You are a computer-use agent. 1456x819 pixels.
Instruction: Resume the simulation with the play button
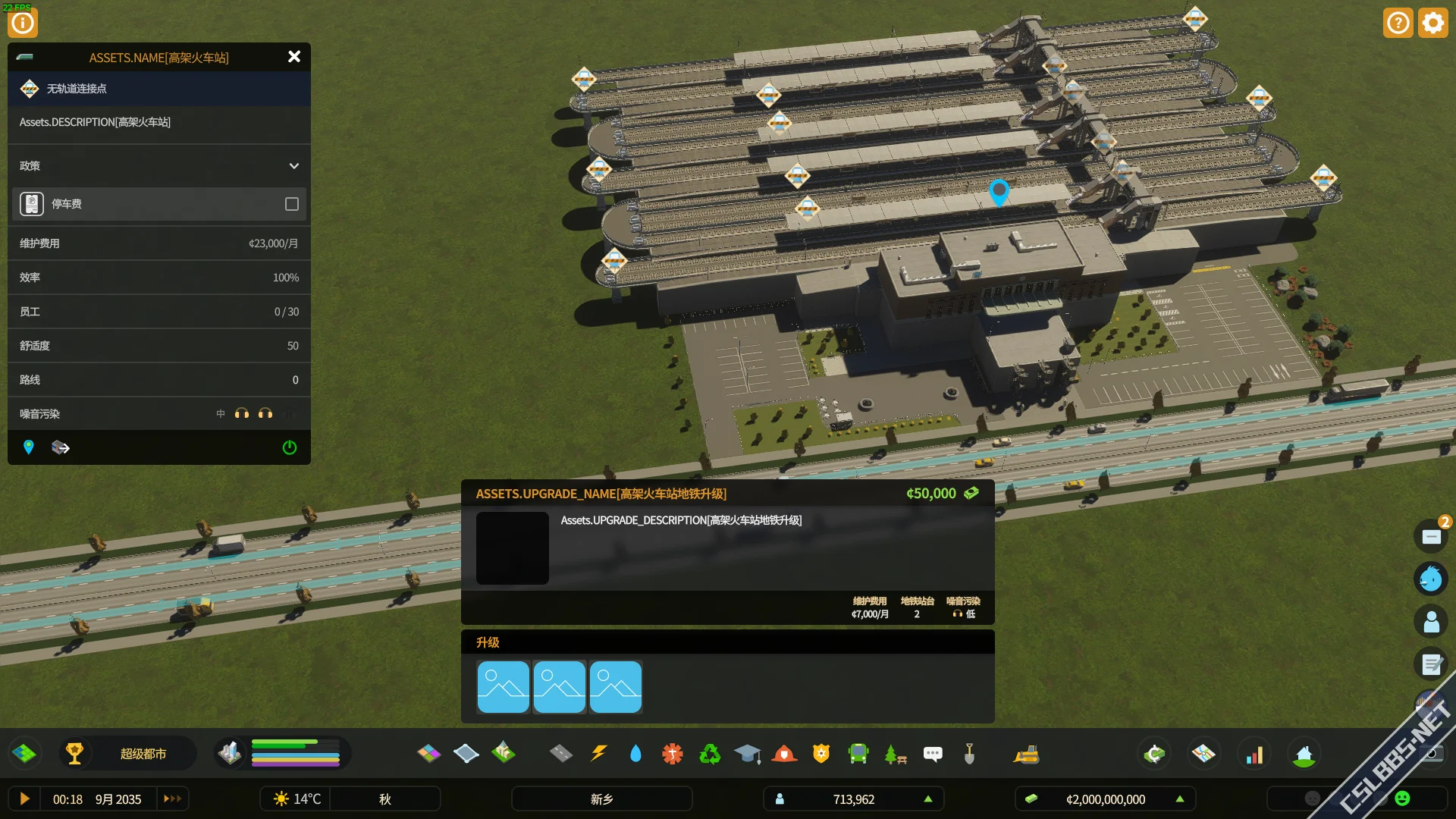click(24, 799)
